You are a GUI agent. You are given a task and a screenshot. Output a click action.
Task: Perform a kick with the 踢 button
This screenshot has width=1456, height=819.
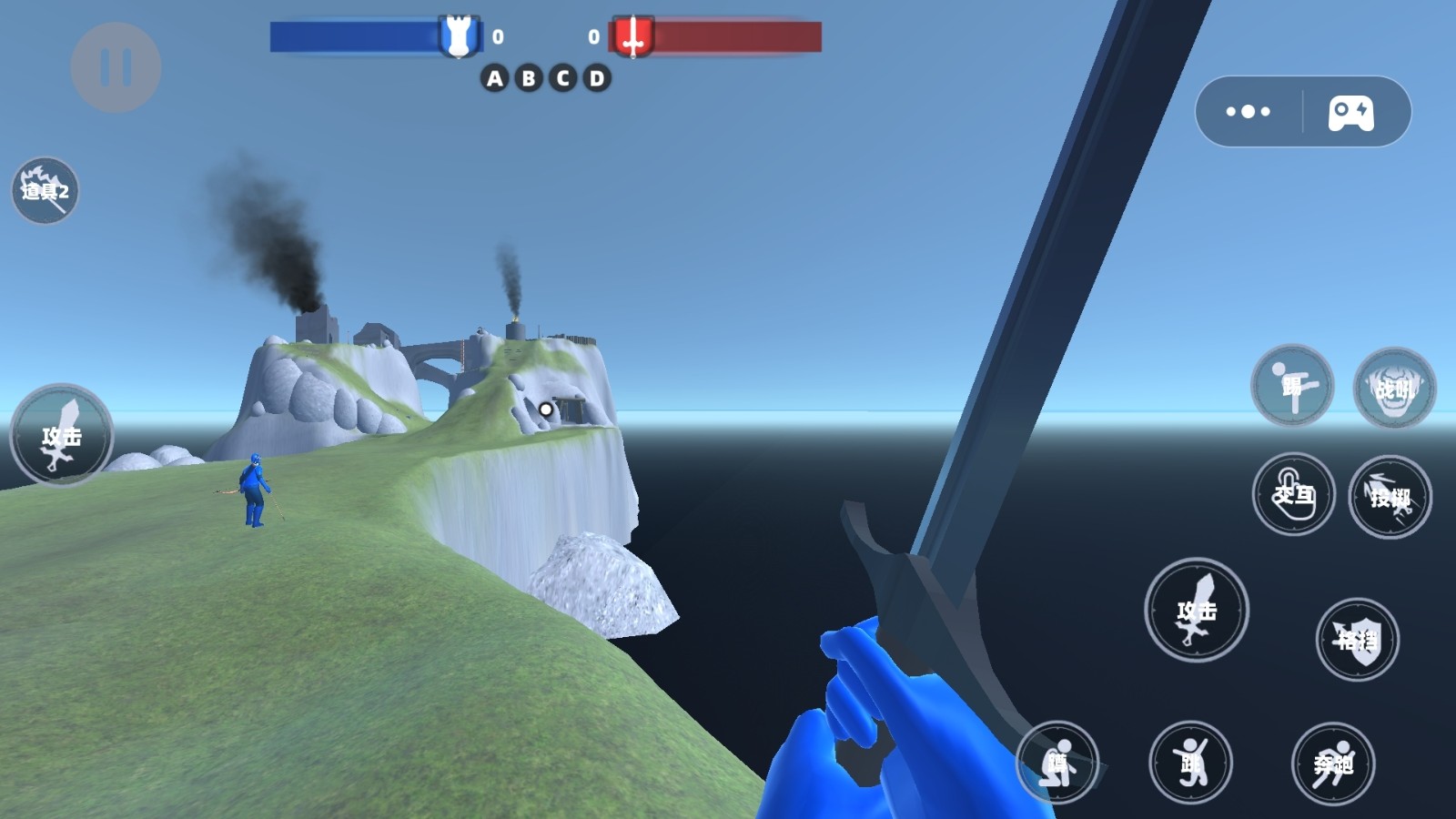pyautogui.click(x=1292, y=386)
